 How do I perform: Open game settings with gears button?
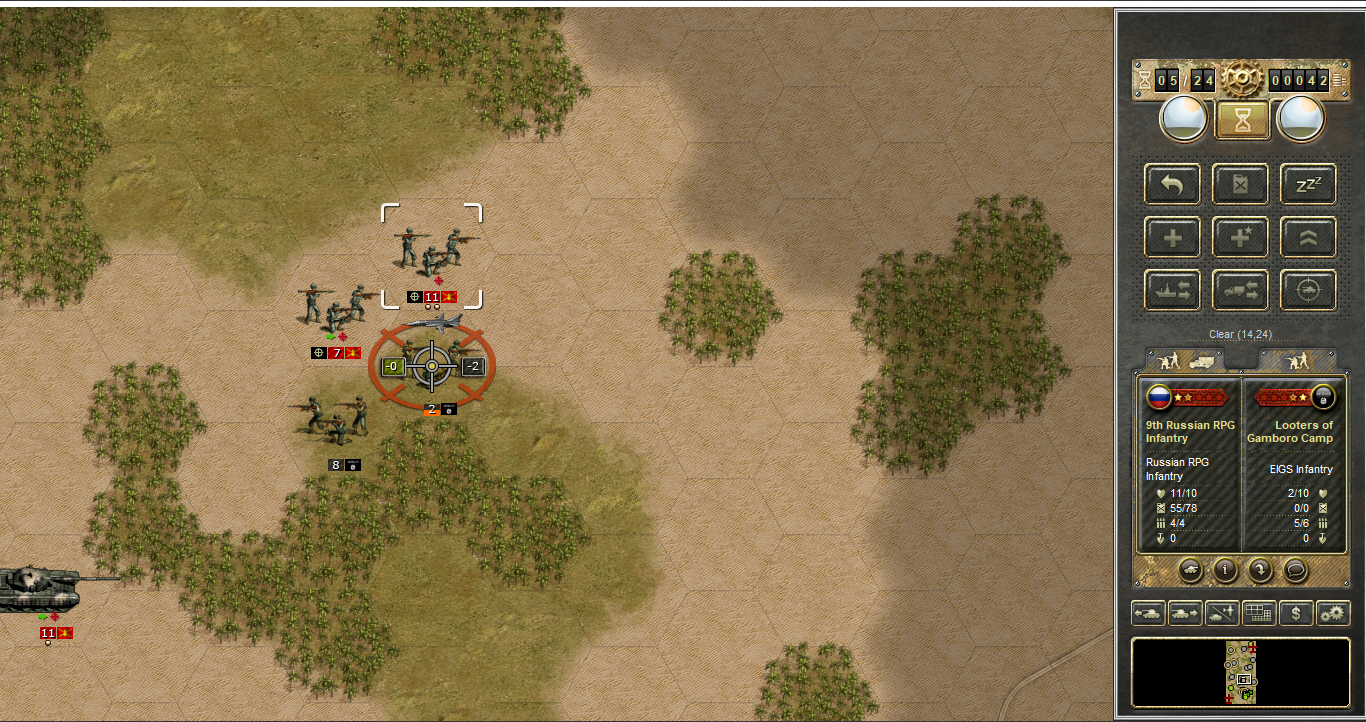(x=1333, y=613)
